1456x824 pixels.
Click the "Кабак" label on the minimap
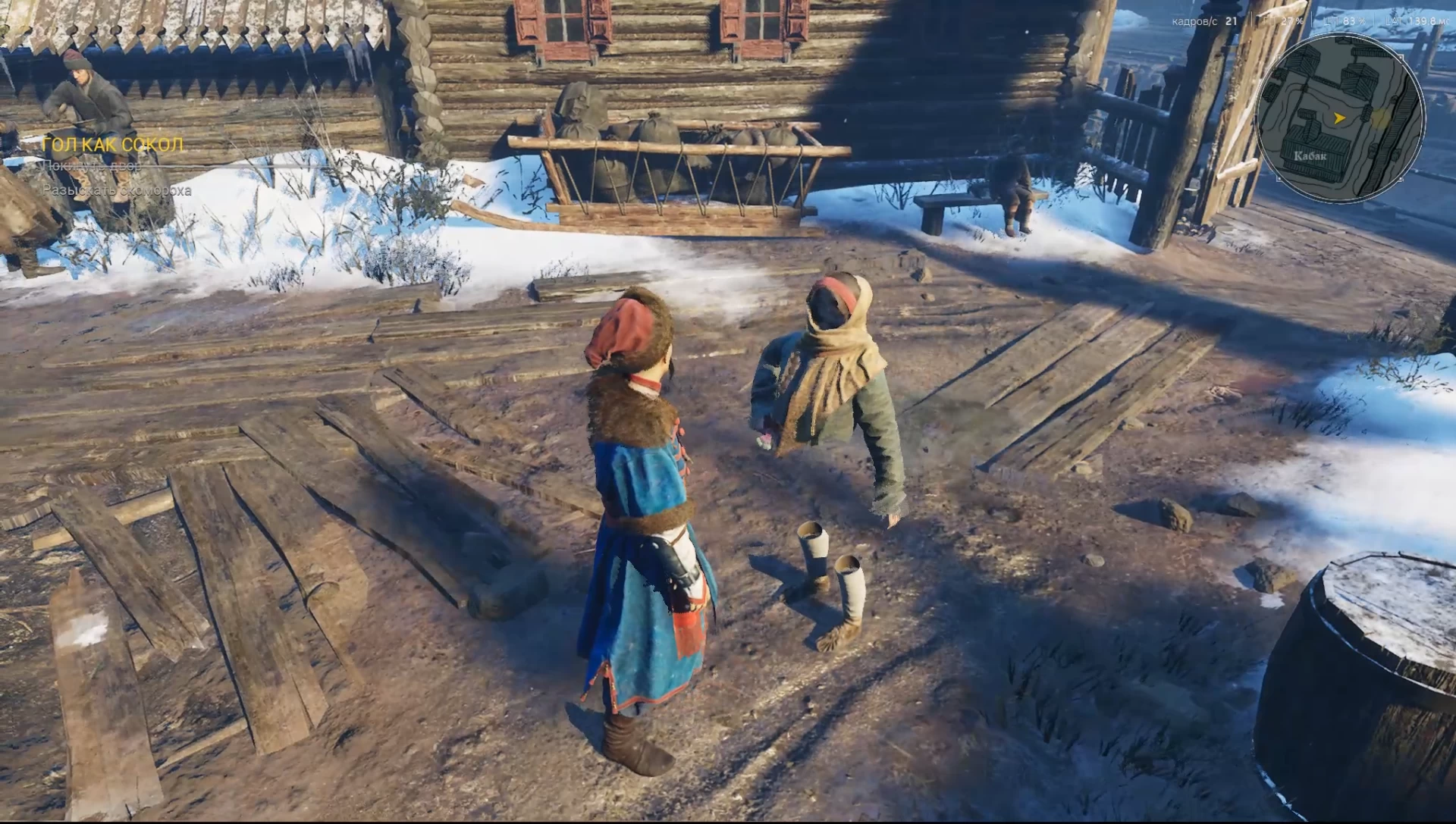click(x=1310, y=156)
